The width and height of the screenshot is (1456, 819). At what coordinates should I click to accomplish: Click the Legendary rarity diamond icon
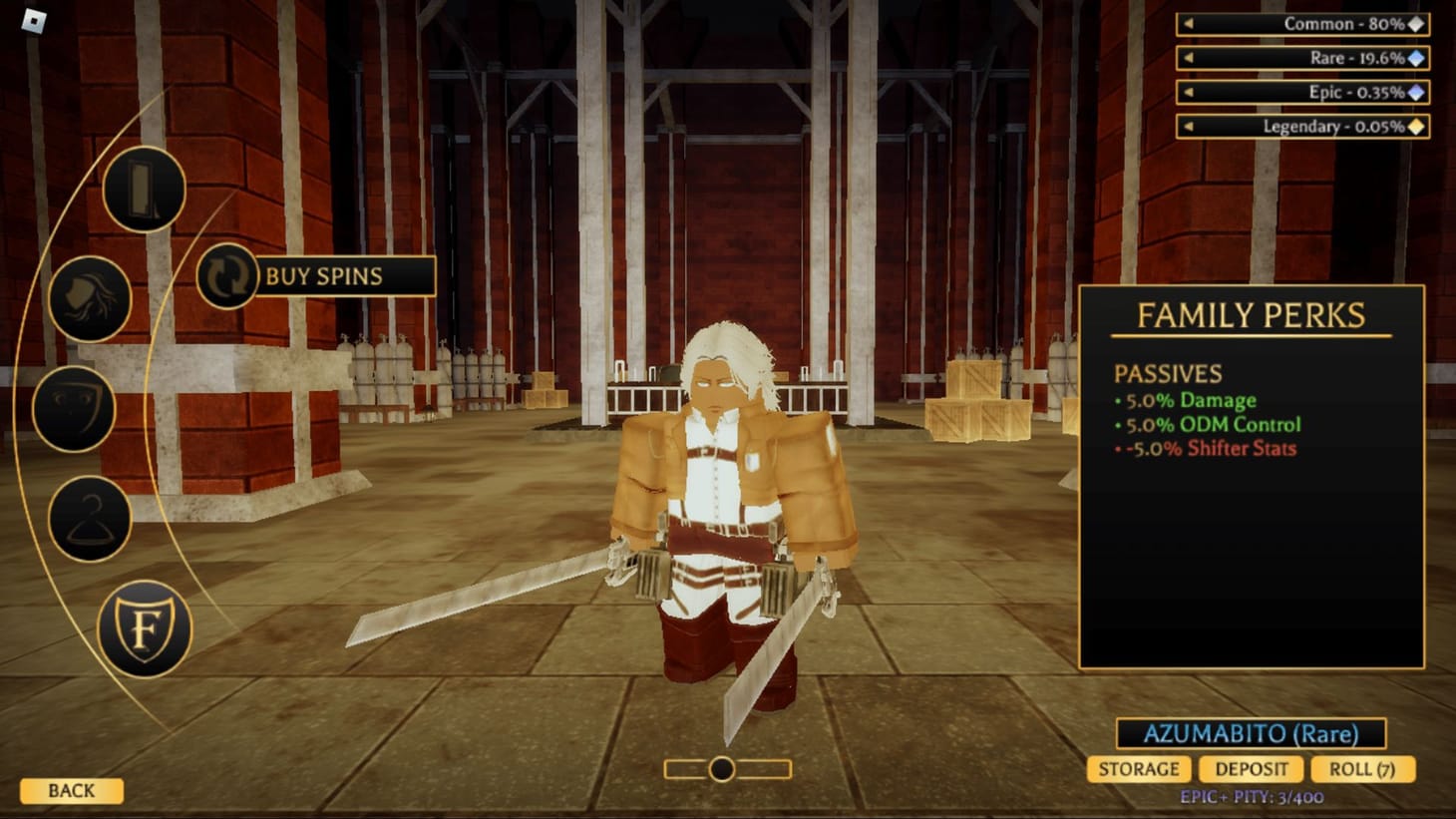pos(1417,127)
